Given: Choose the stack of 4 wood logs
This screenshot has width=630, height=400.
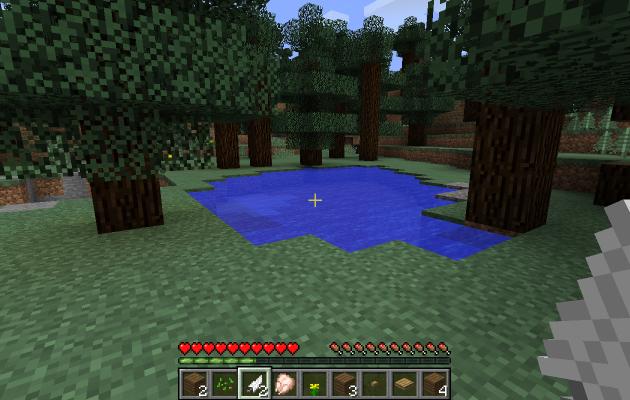Looking at the screenshot, I should pyautogui.click(x=435, y=383).
